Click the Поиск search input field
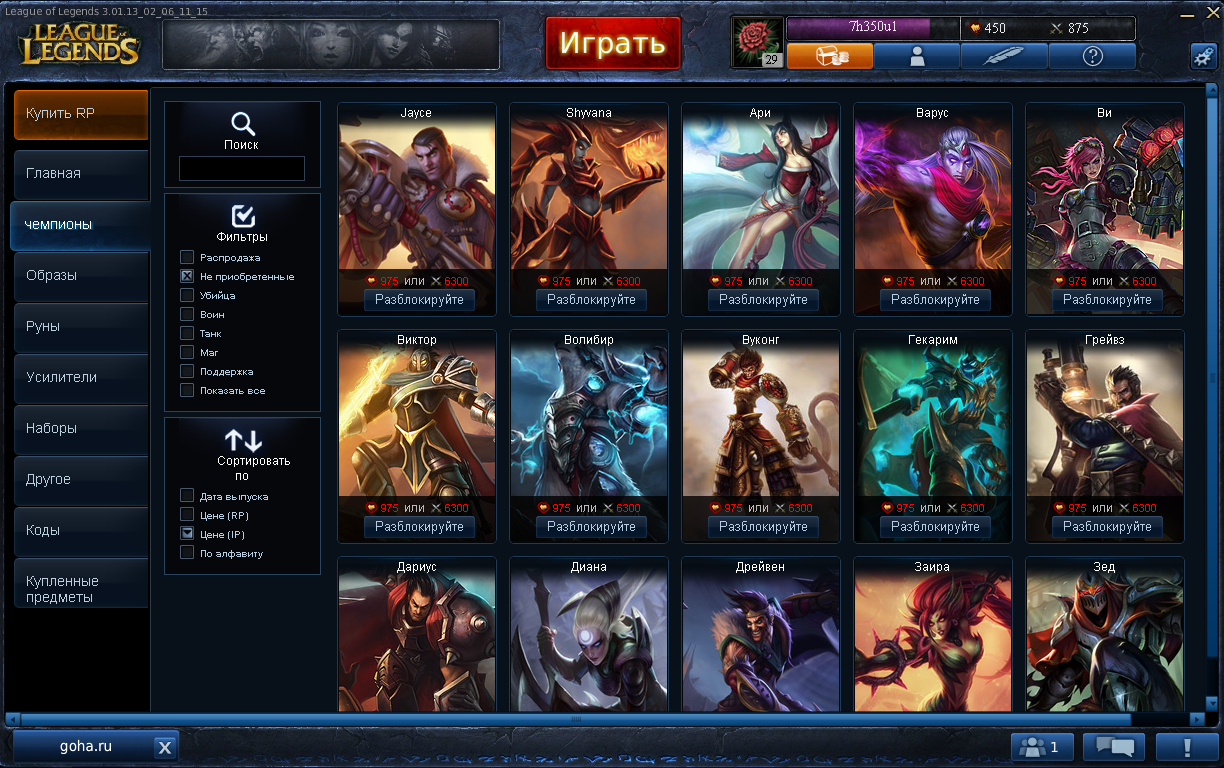 241,169
